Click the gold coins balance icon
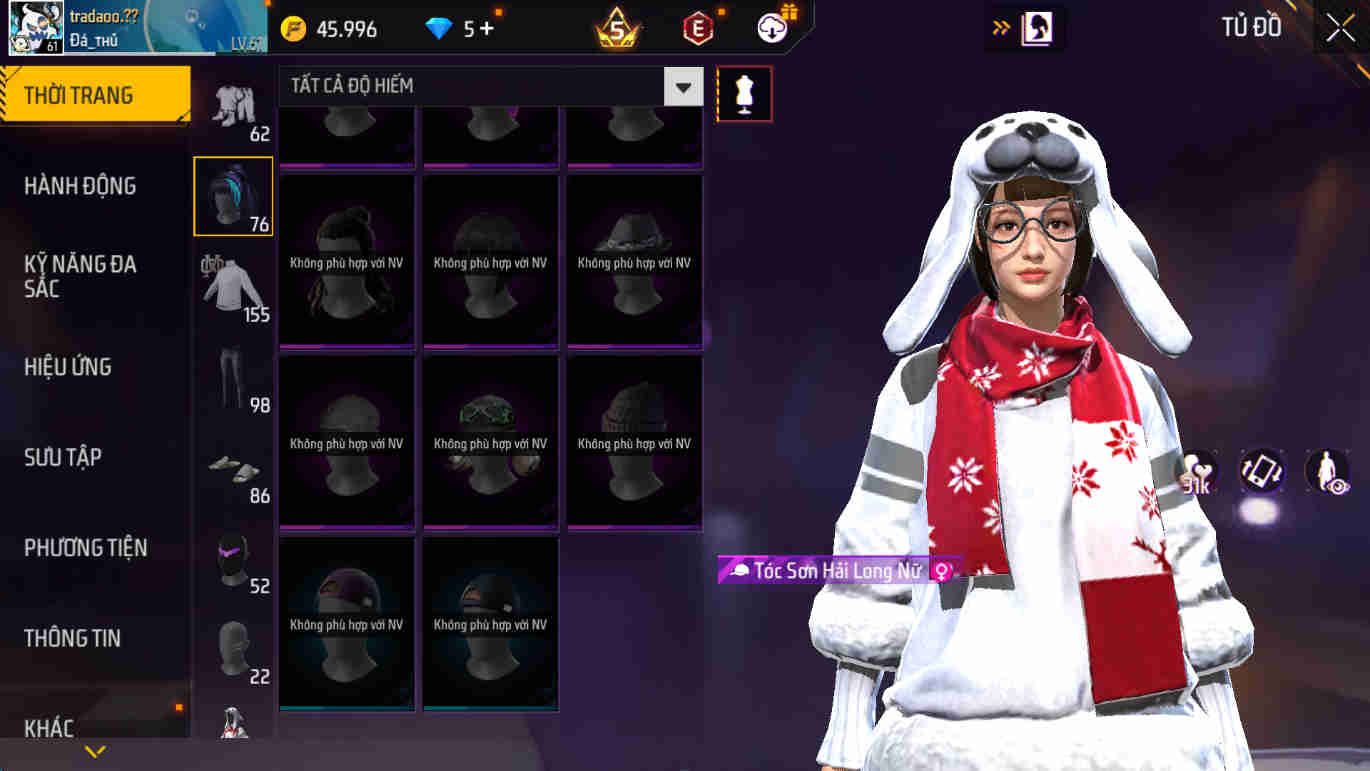This screenshot has height=771, width=1370. click(x=293, y=28)
